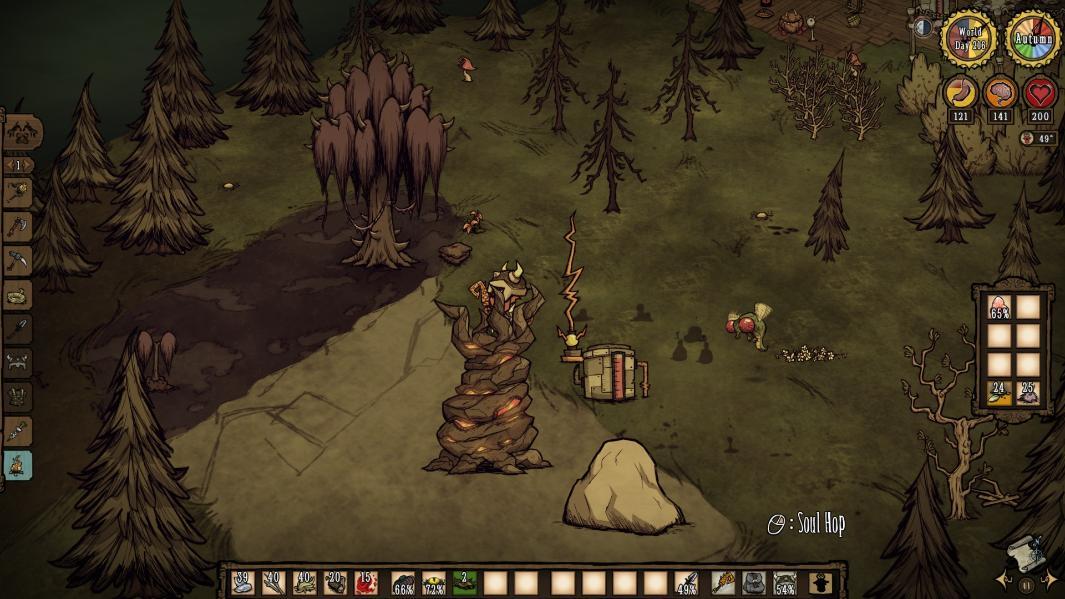The width and height of the screenshot is (1065, 599).
Task: Choose the axe crafting shortcut
Action: coord(19,227)
